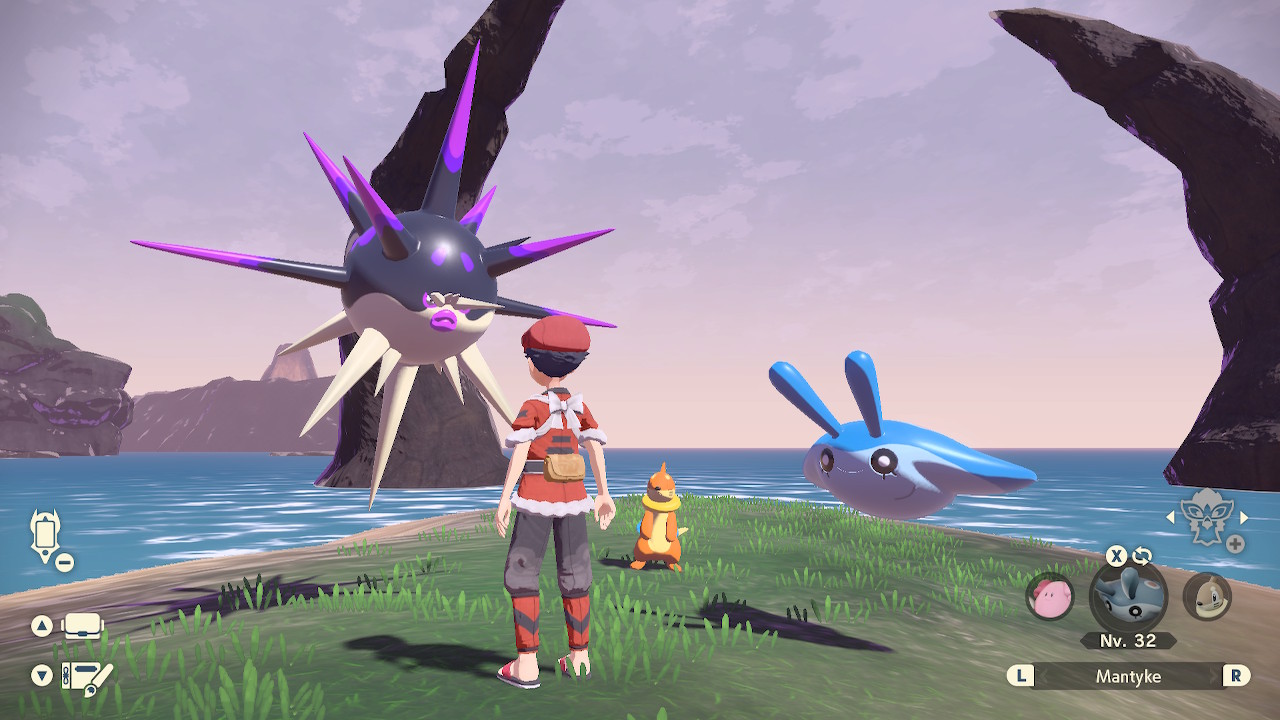Click the Mantyke name bar
Viewport: 1280px width, 720px height.
[1128, 676]
